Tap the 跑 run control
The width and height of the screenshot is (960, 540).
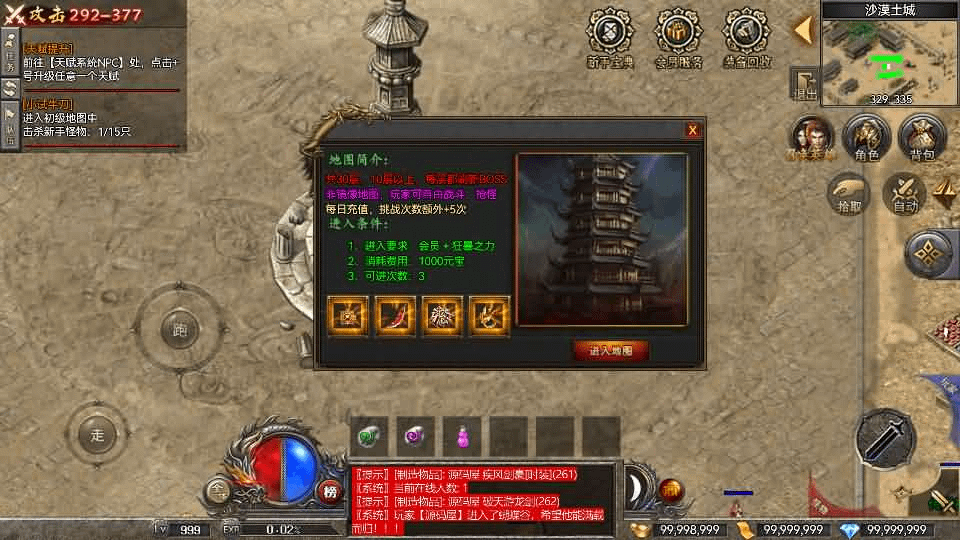[181, 330]
